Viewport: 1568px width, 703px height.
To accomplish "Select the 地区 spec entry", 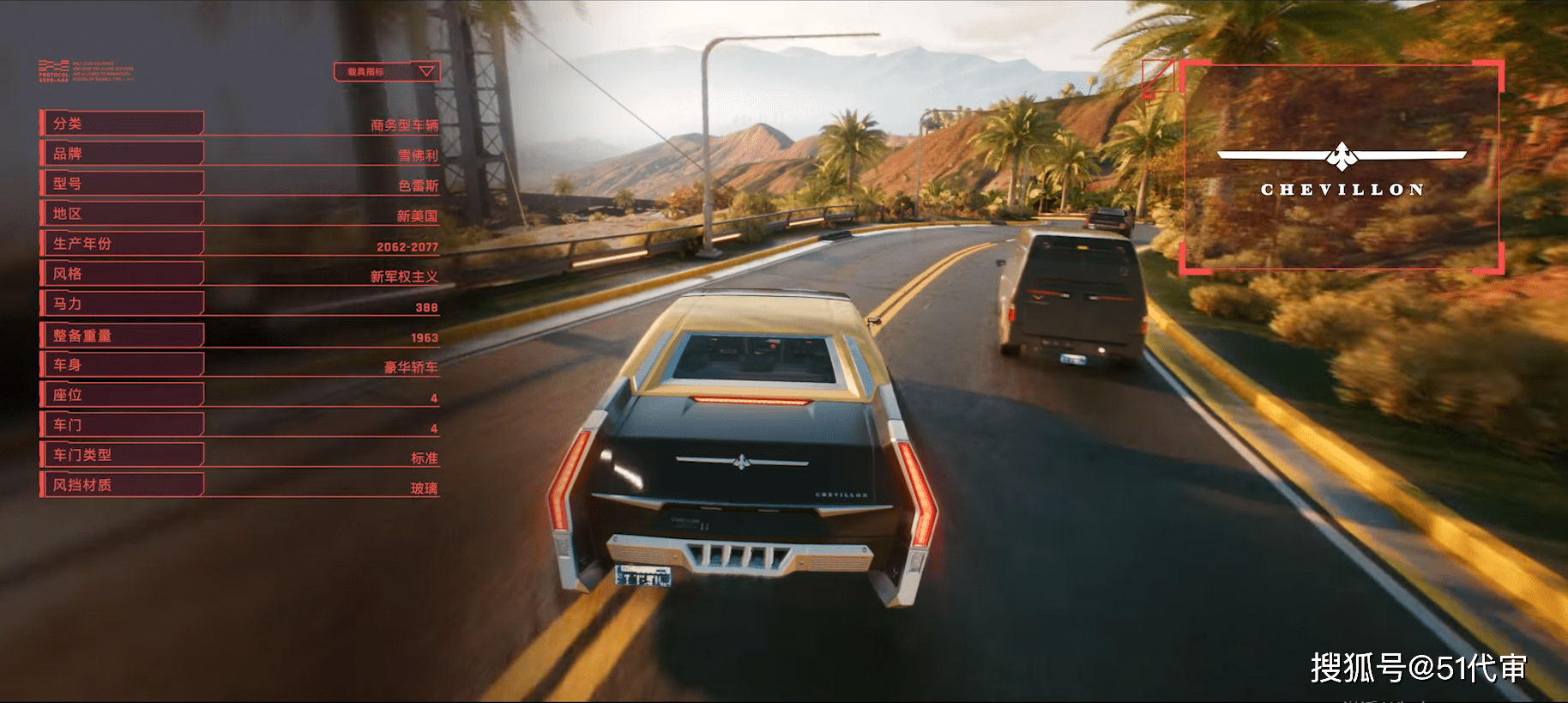I will pyautogui.click(x=122, y=214).
